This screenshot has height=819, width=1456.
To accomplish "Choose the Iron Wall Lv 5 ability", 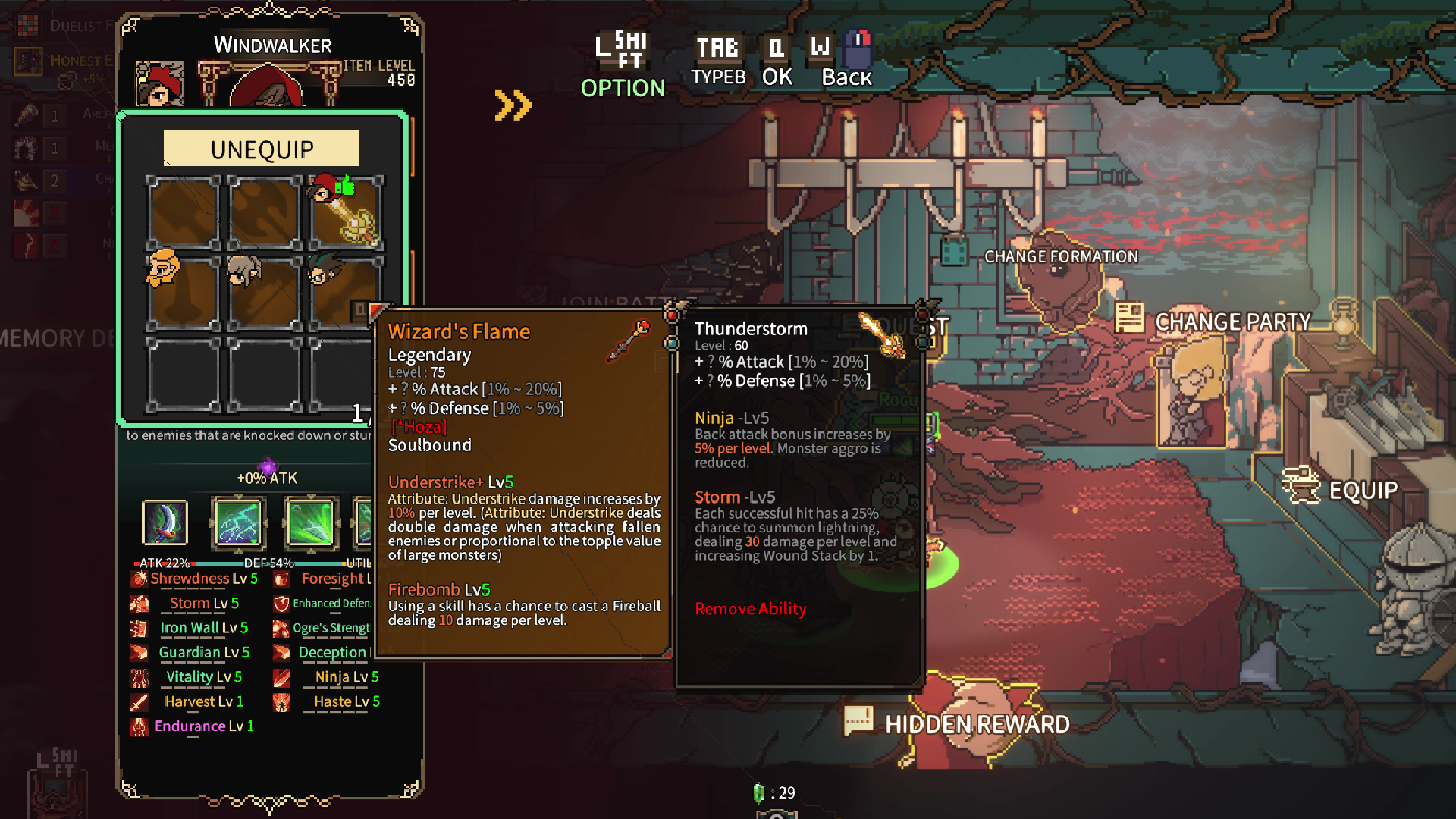I will (203, 628).
